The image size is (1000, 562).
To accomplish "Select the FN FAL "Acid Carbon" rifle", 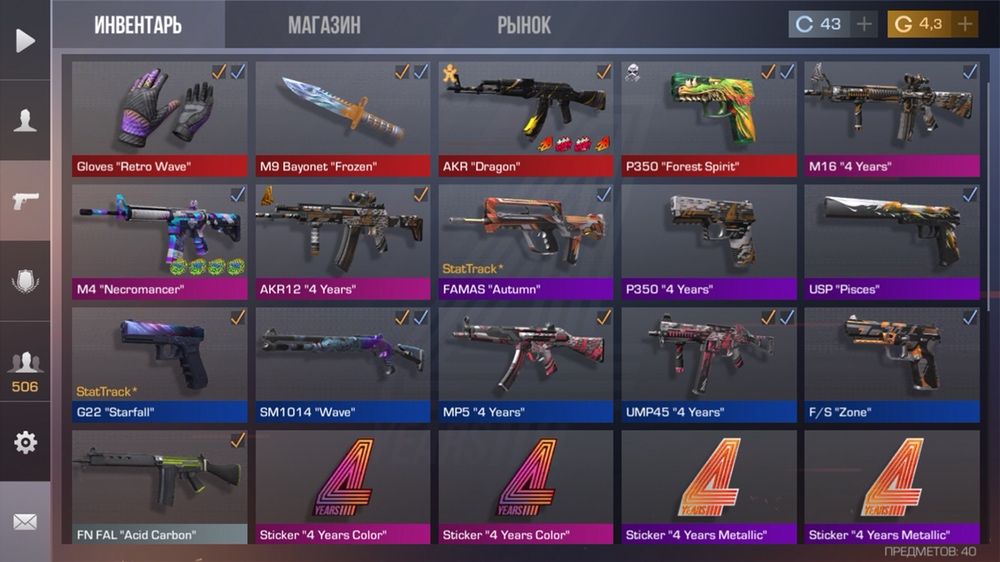I will (160, 487).
